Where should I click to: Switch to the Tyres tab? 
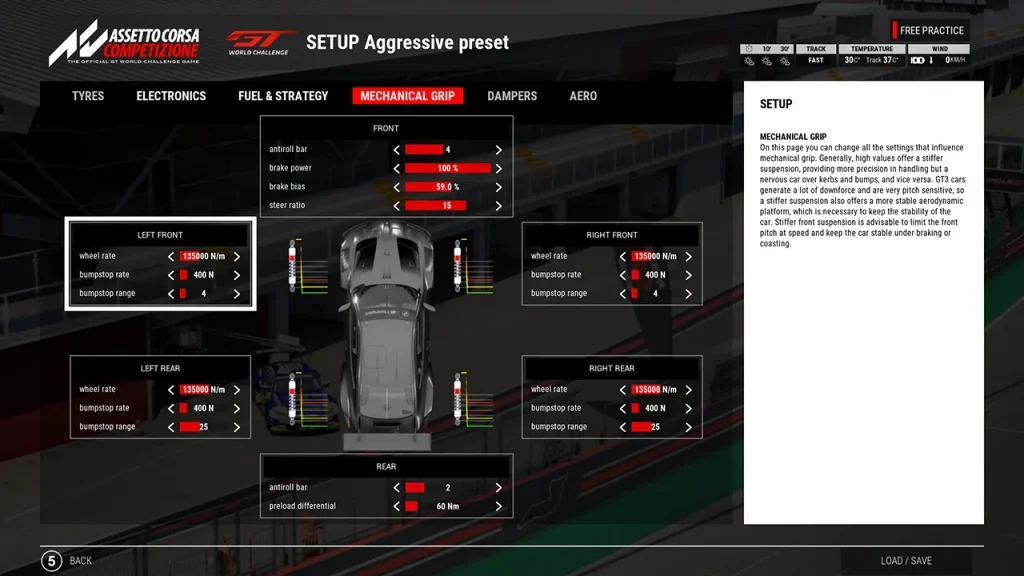[x=89, y=96]
